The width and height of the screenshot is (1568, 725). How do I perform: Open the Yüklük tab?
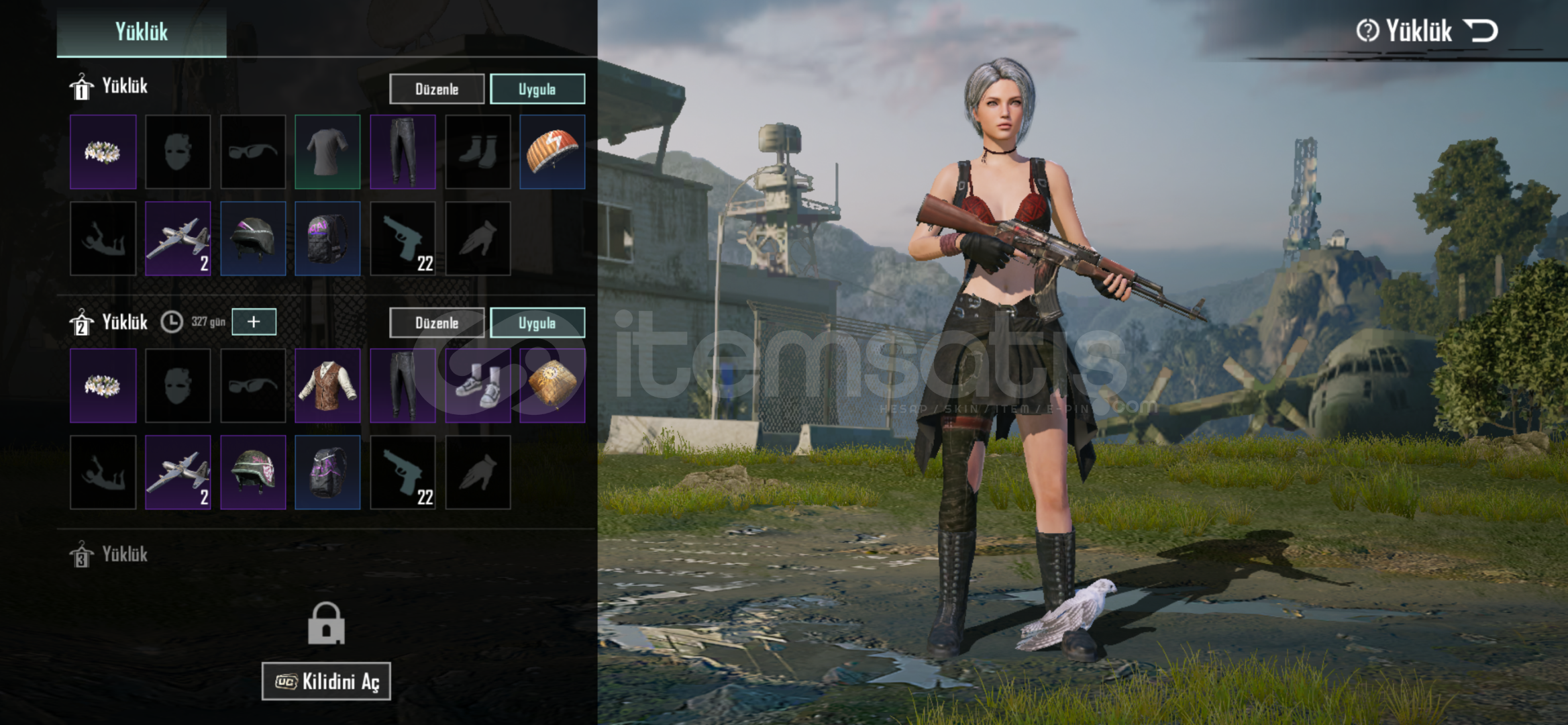[141, 31]
